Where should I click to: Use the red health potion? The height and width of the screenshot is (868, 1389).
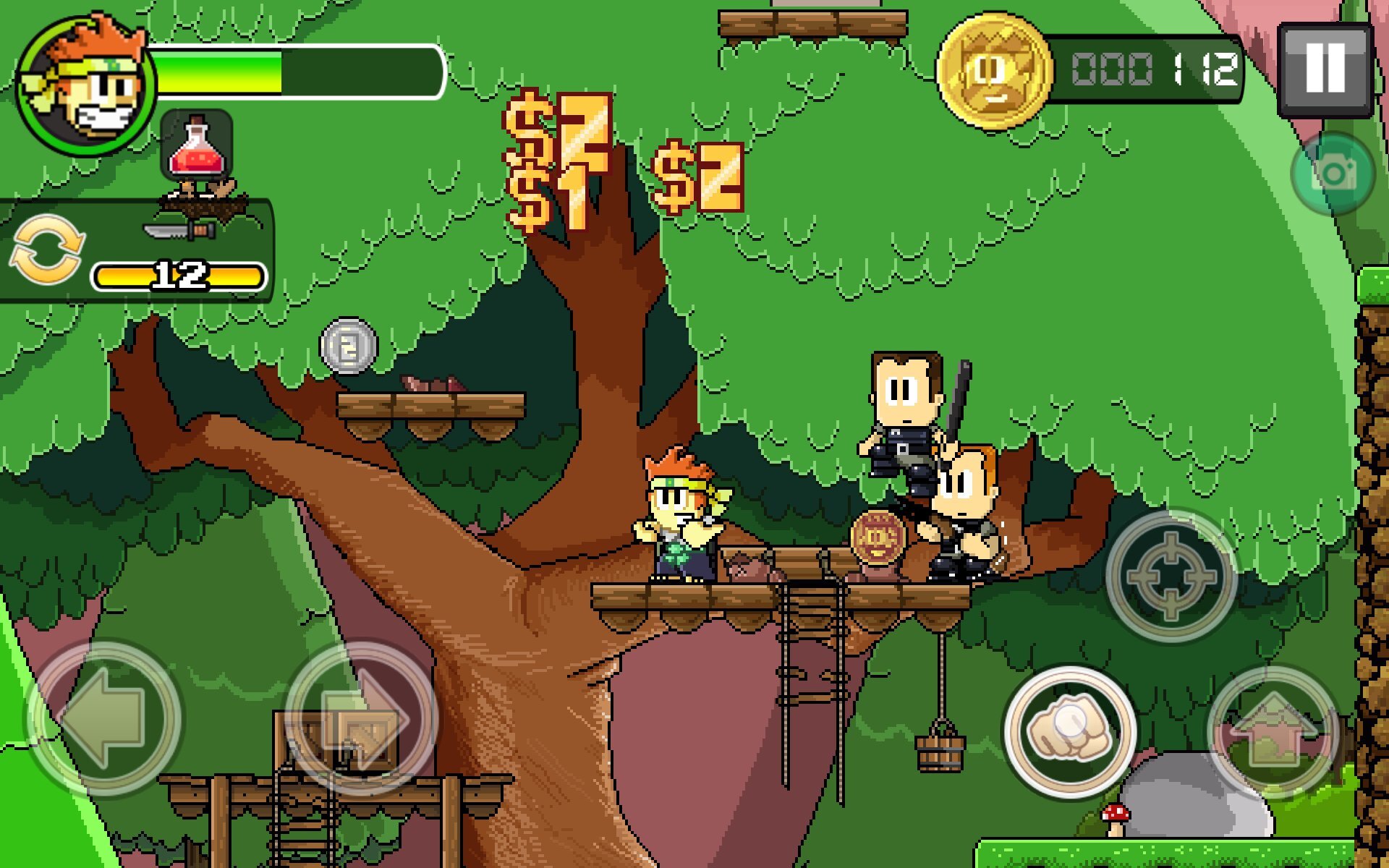click(196, 148)
